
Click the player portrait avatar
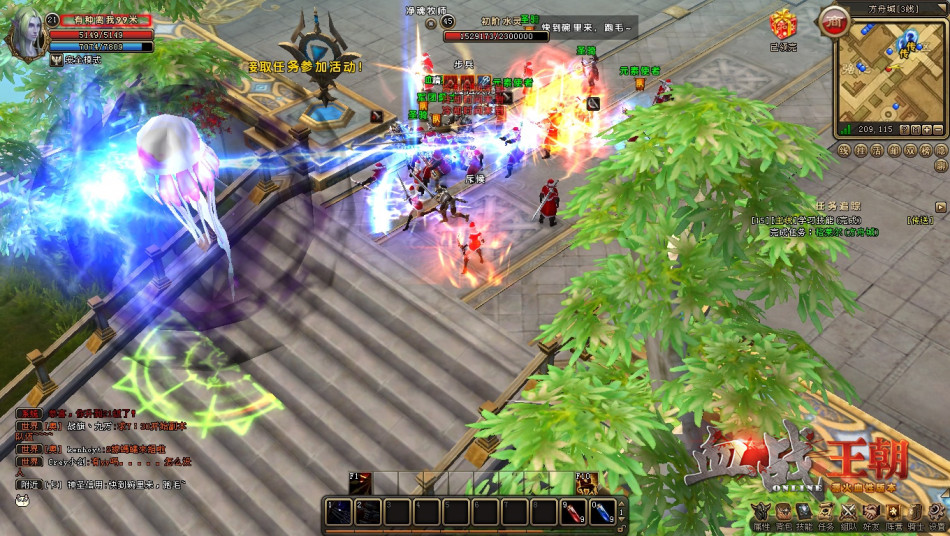27,35
